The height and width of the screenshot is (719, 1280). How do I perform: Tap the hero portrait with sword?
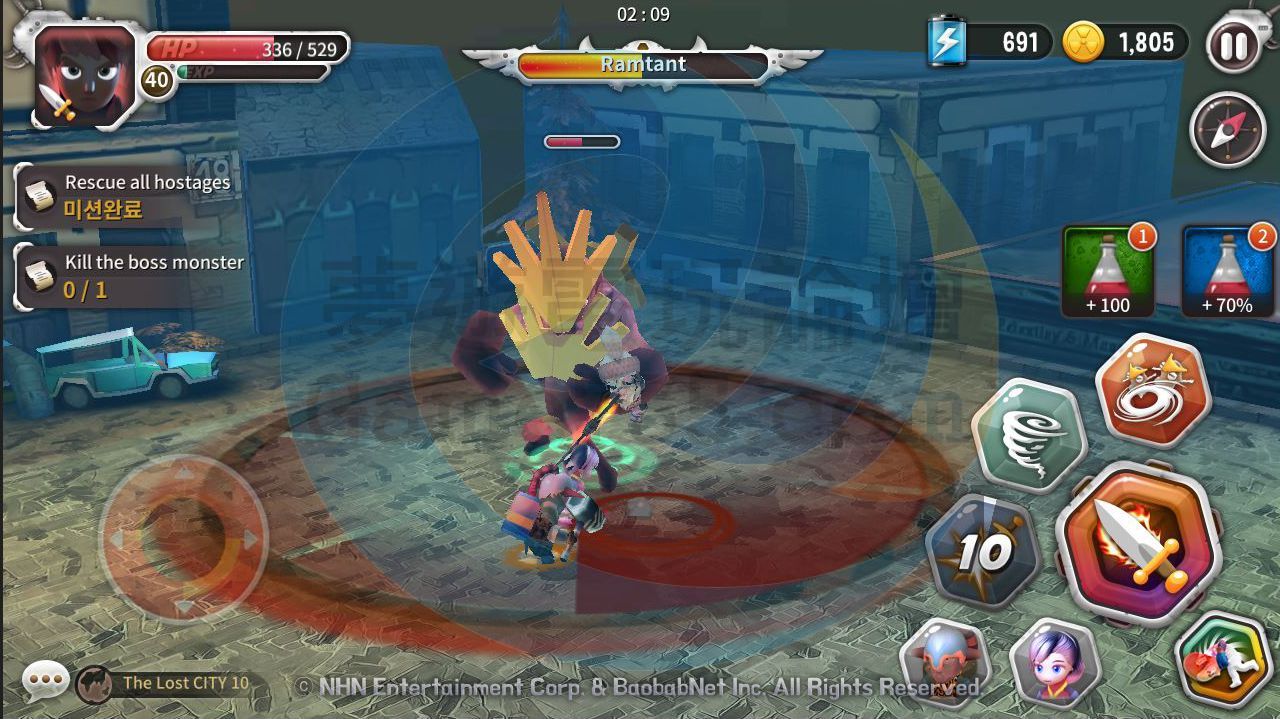pos(84,76)
